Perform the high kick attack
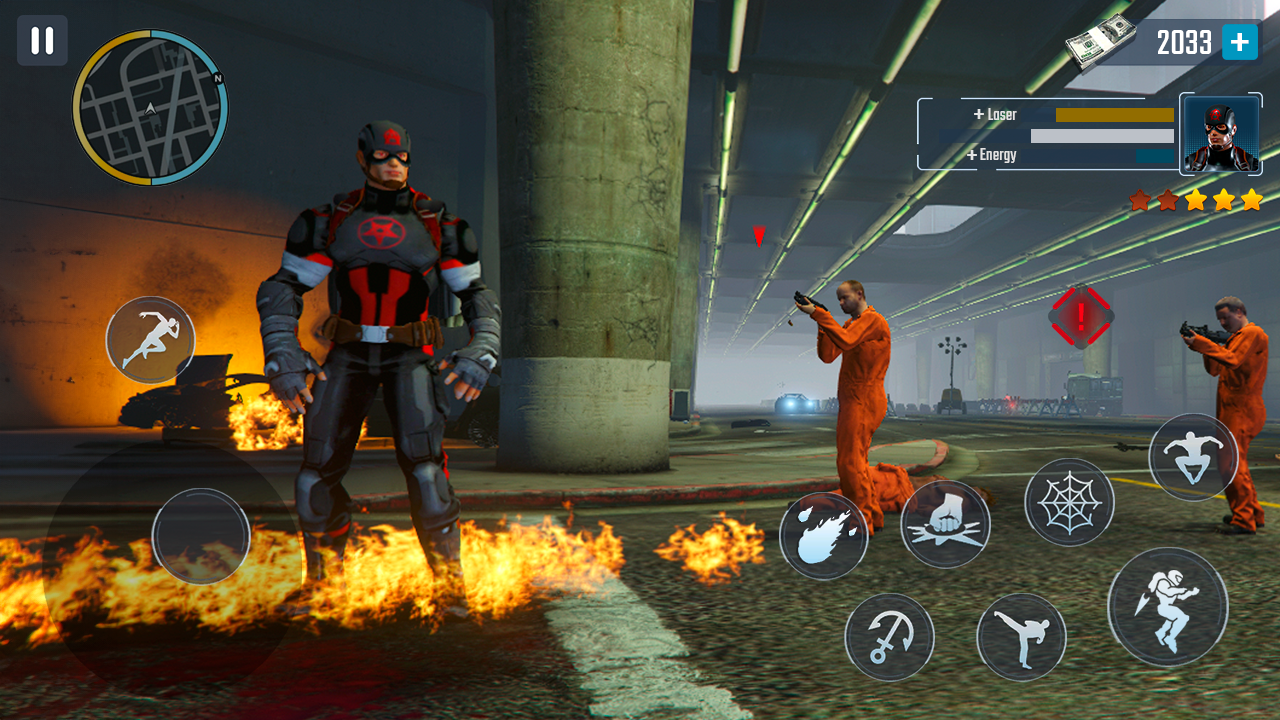 pyautogui.click(x=1021, y=637)
